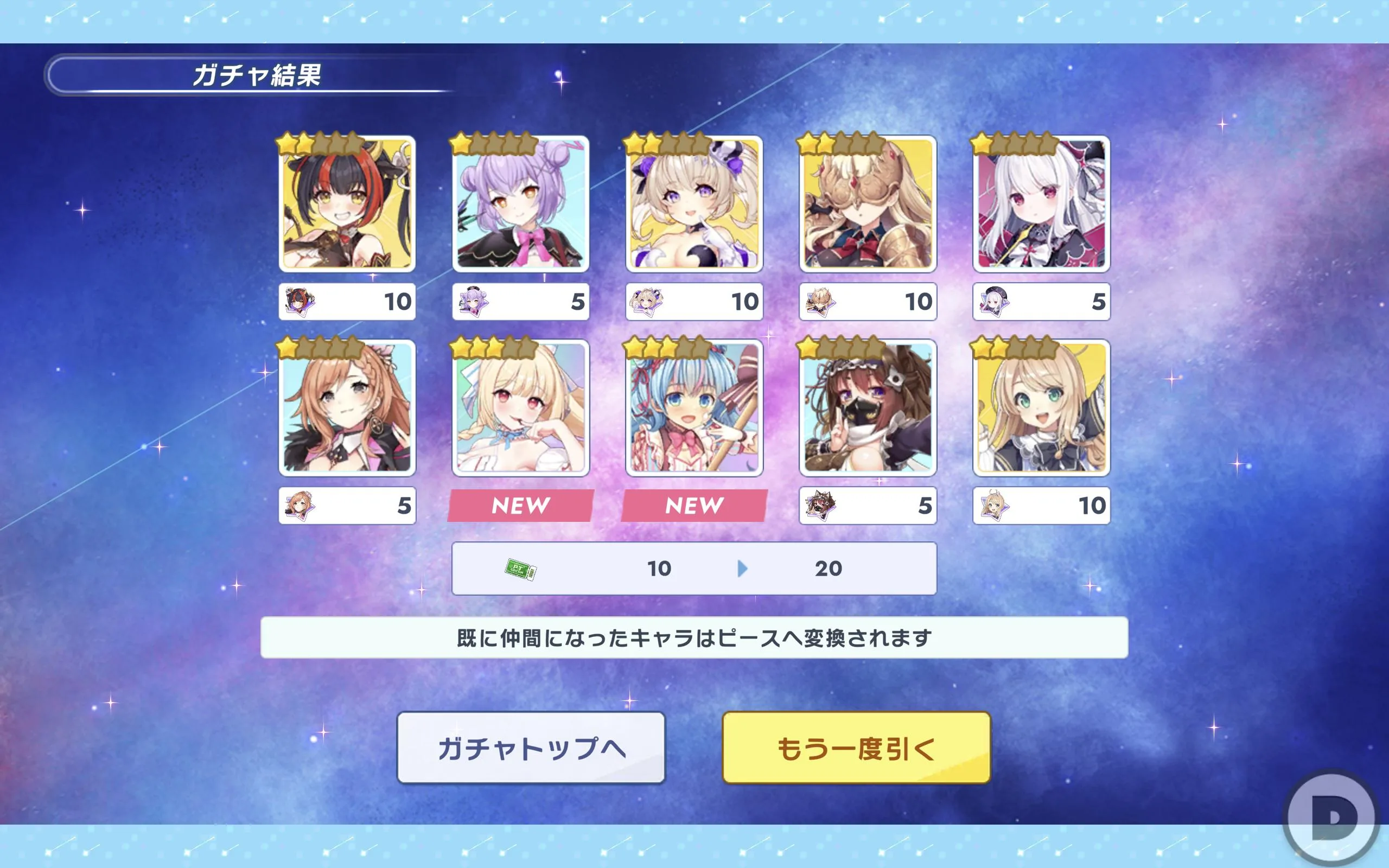Select the green-eyed blonde girl card

[x=1041, y=407]
